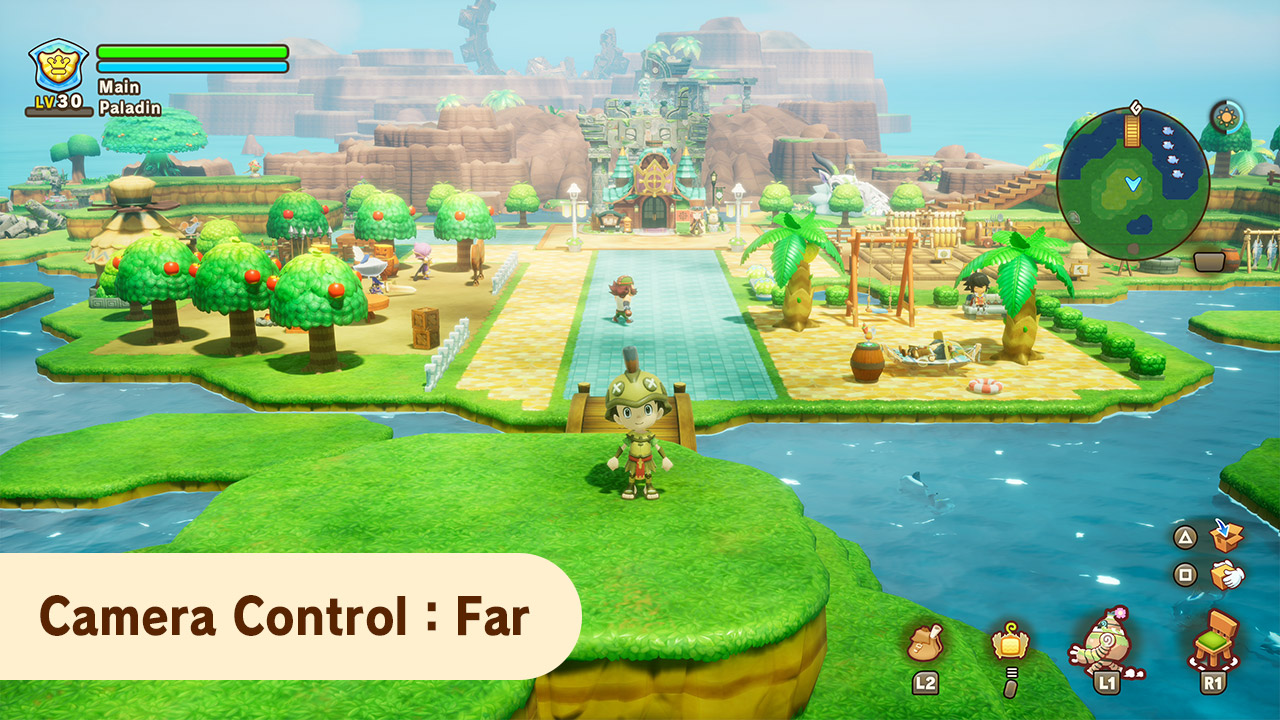
Task: Select the winged golden lantern icon
Action: click(1010, 641)
